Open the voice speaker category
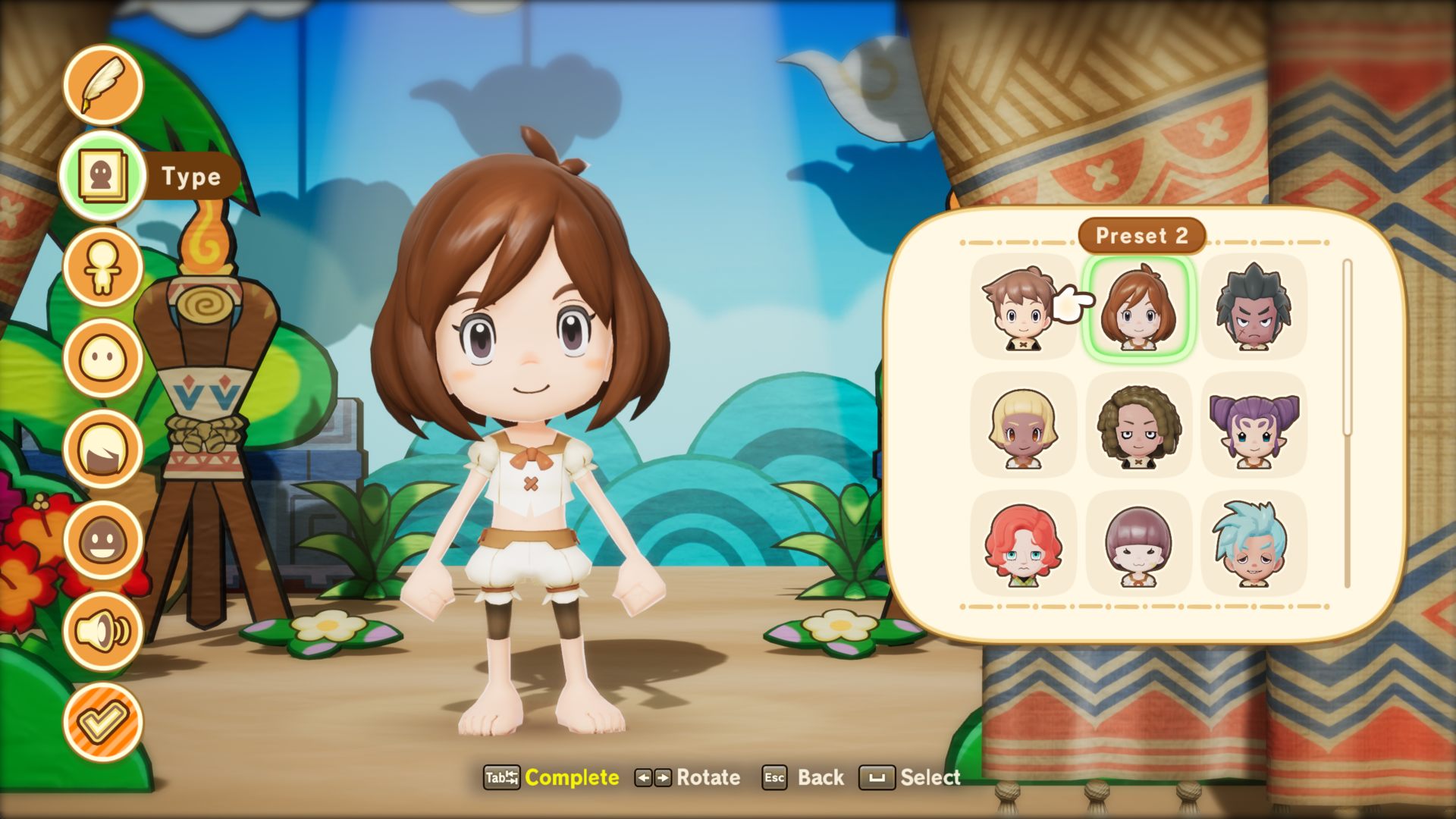The width and height of the screenshot is (1456, 819). 103,631
